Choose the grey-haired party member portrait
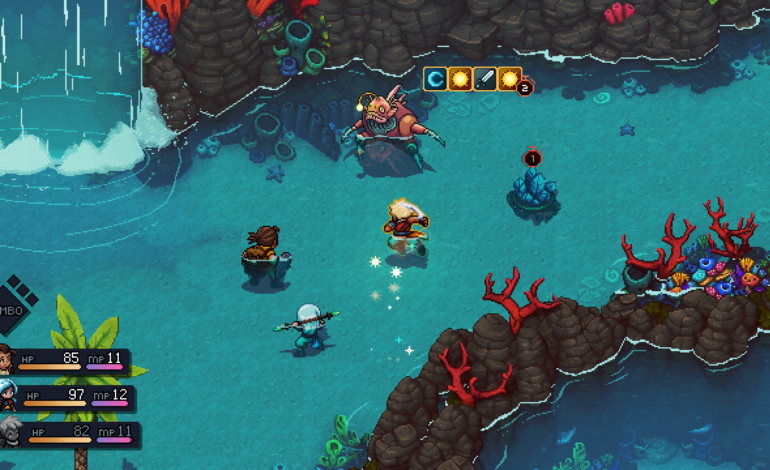 (x=9, y=433)
